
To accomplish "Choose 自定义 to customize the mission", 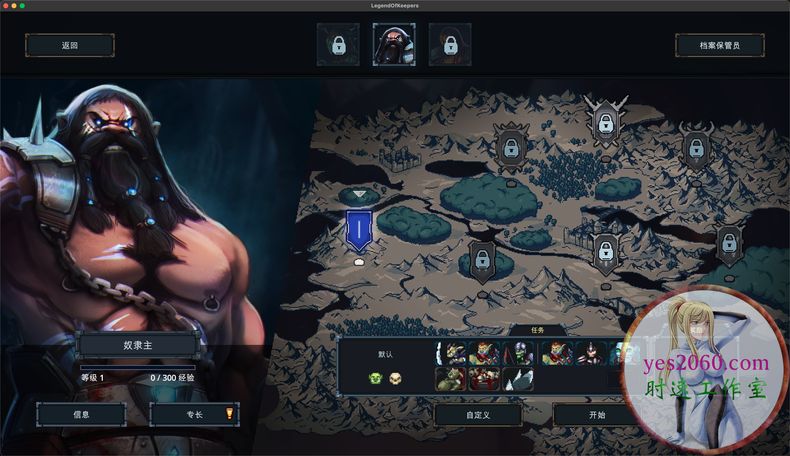I will click(478, 414).
